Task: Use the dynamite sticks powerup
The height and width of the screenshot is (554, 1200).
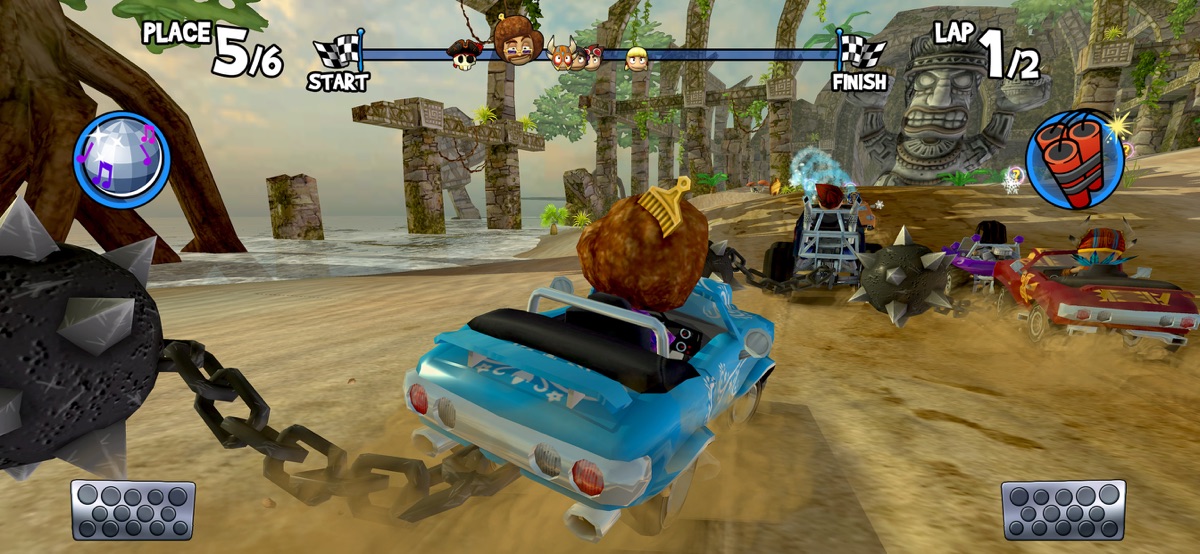Action: tap(1075, 160)
